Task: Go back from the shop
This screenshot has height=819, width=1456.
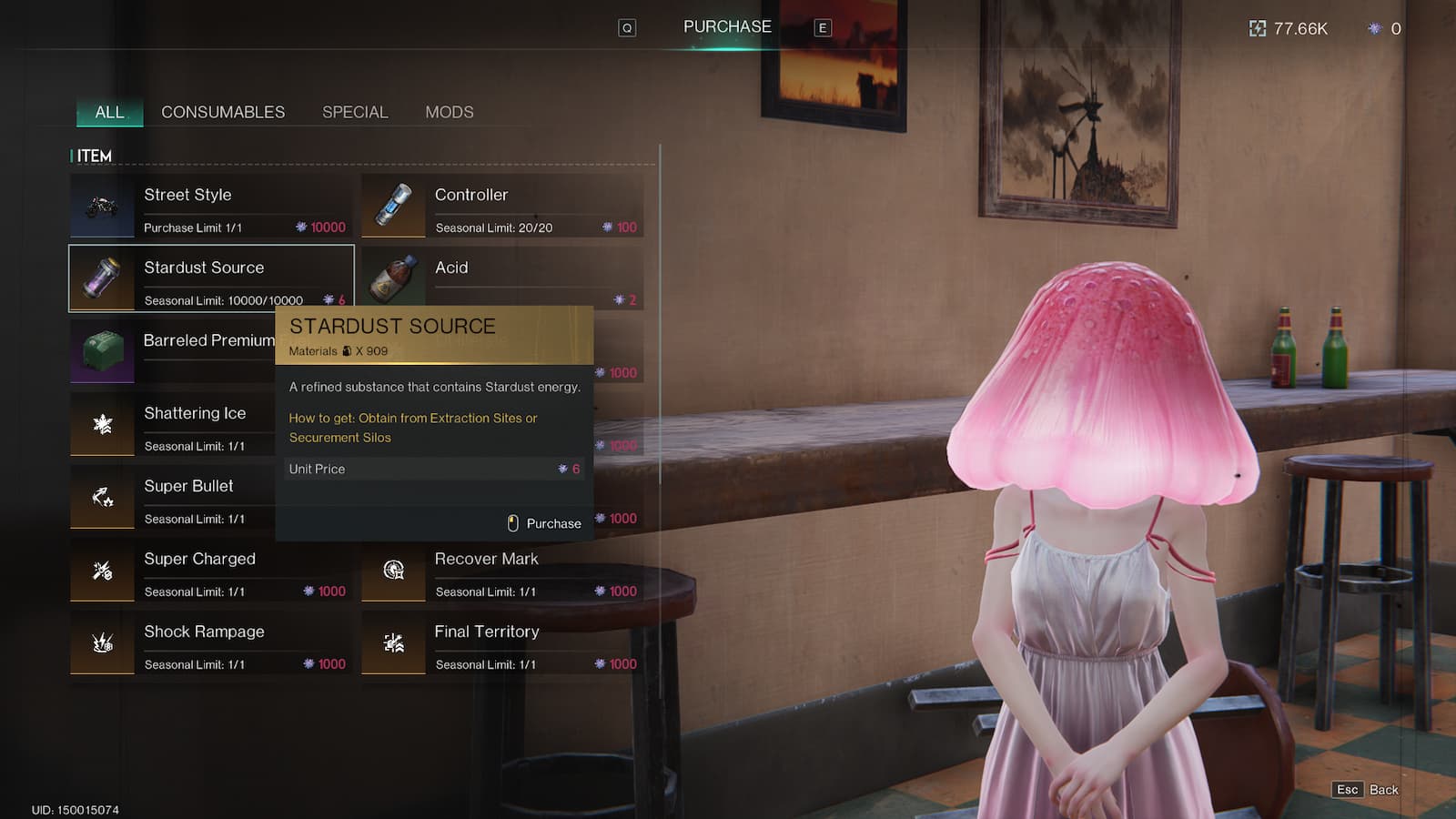Action: pyautogui.click(x=1367, y=790)
